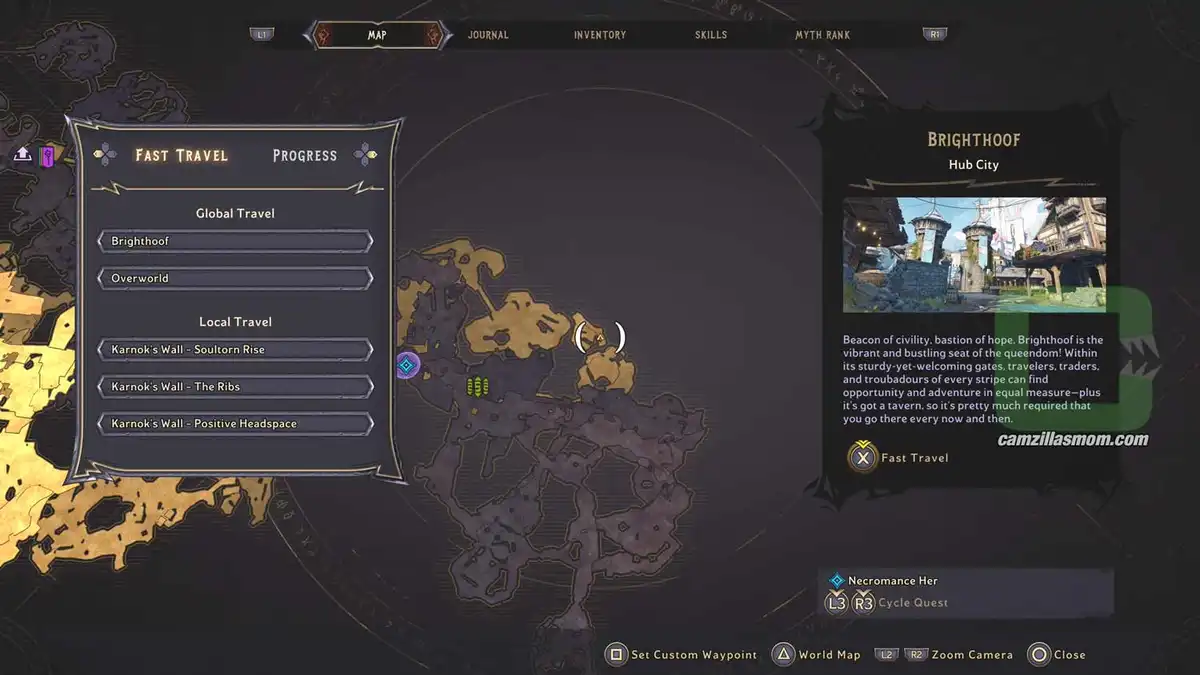
Task: Open the Inventory tab
Action: tap(600, 35)
